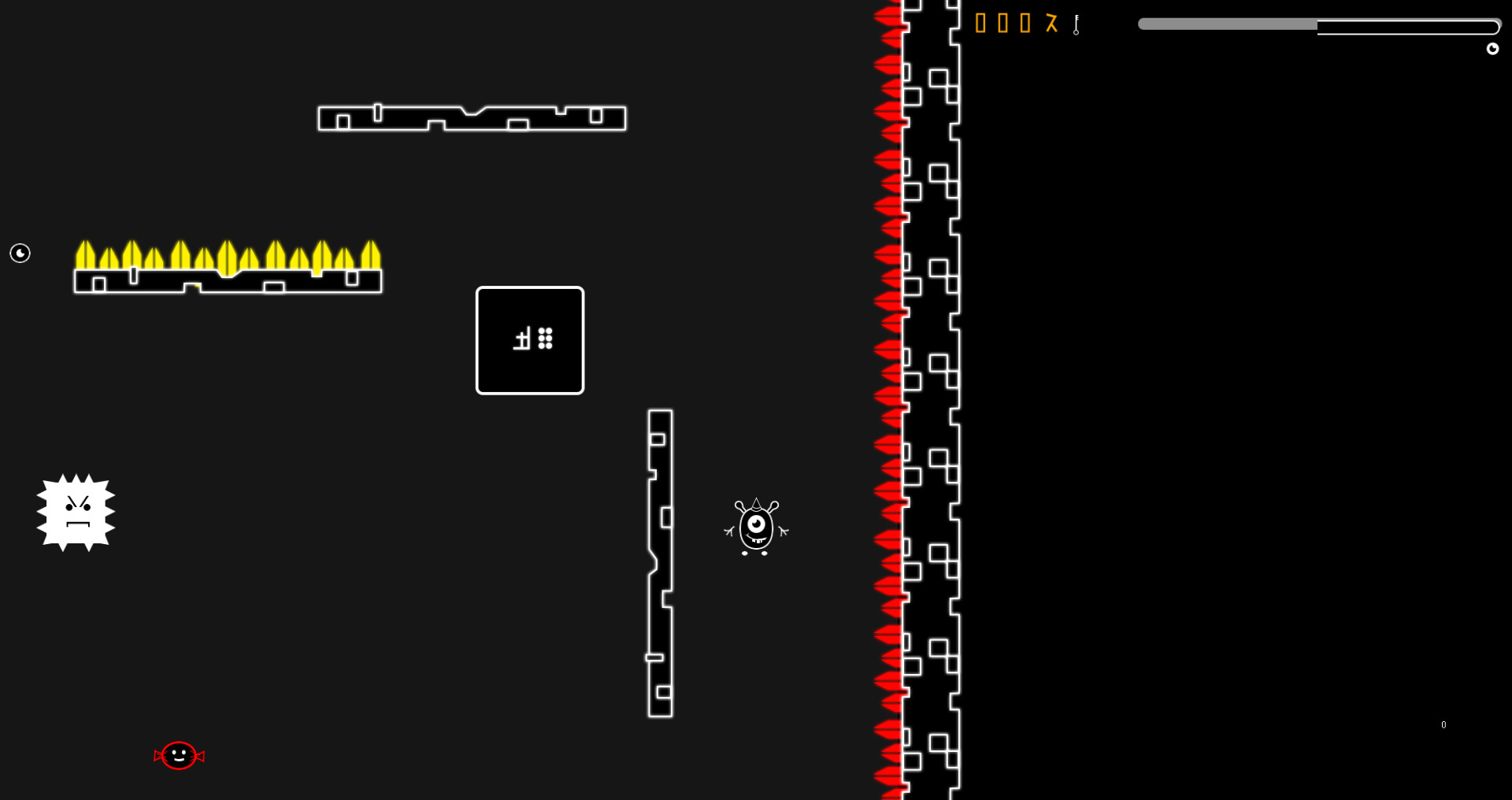
Task: Click the plus-shaped glyph in the square
Action: pyautogui.click(x=521, y=339)
